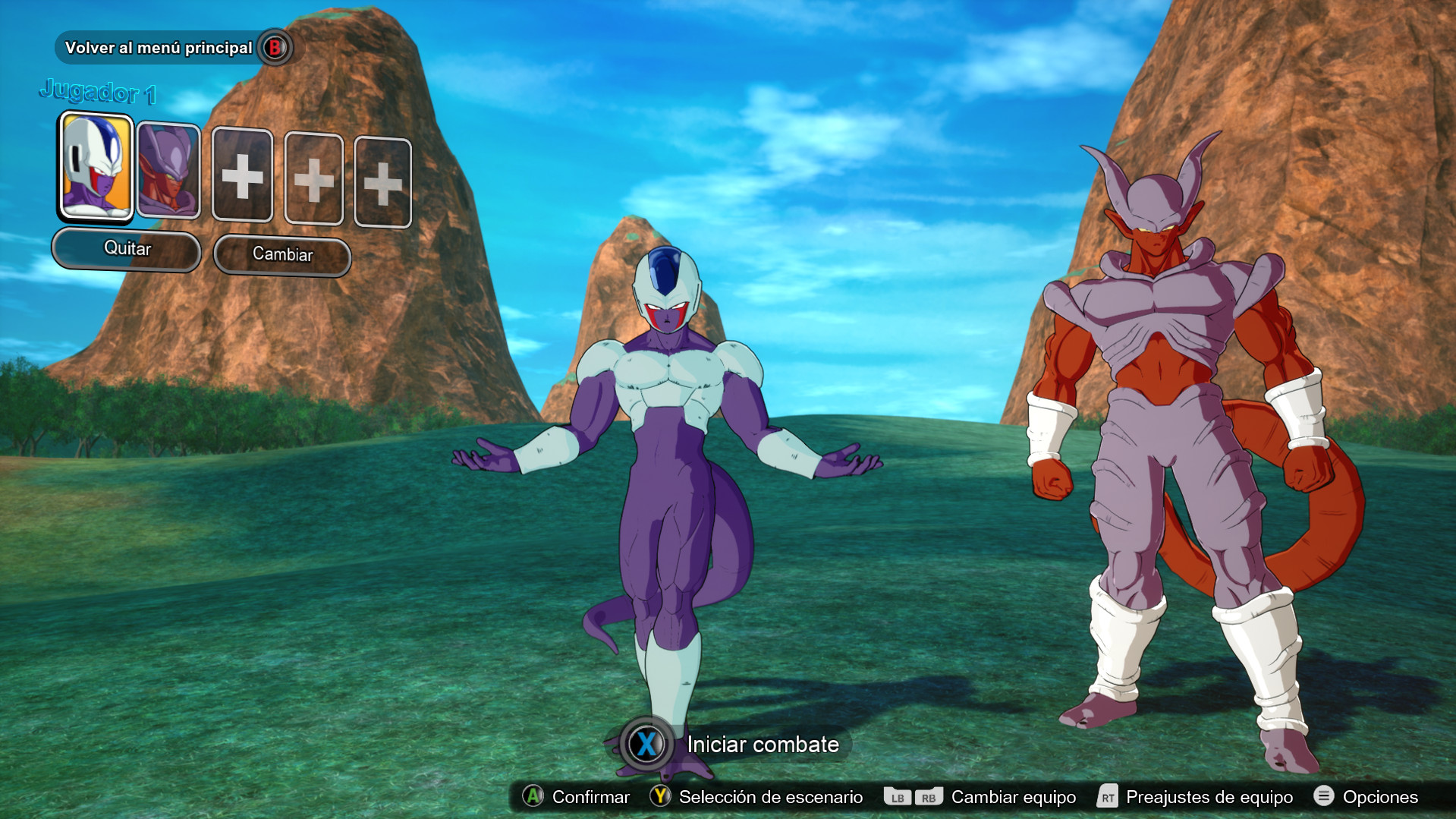Open the Opciones menu icon
The height and width of the screenshot is (819, 1456).
tap(1324, 797)
